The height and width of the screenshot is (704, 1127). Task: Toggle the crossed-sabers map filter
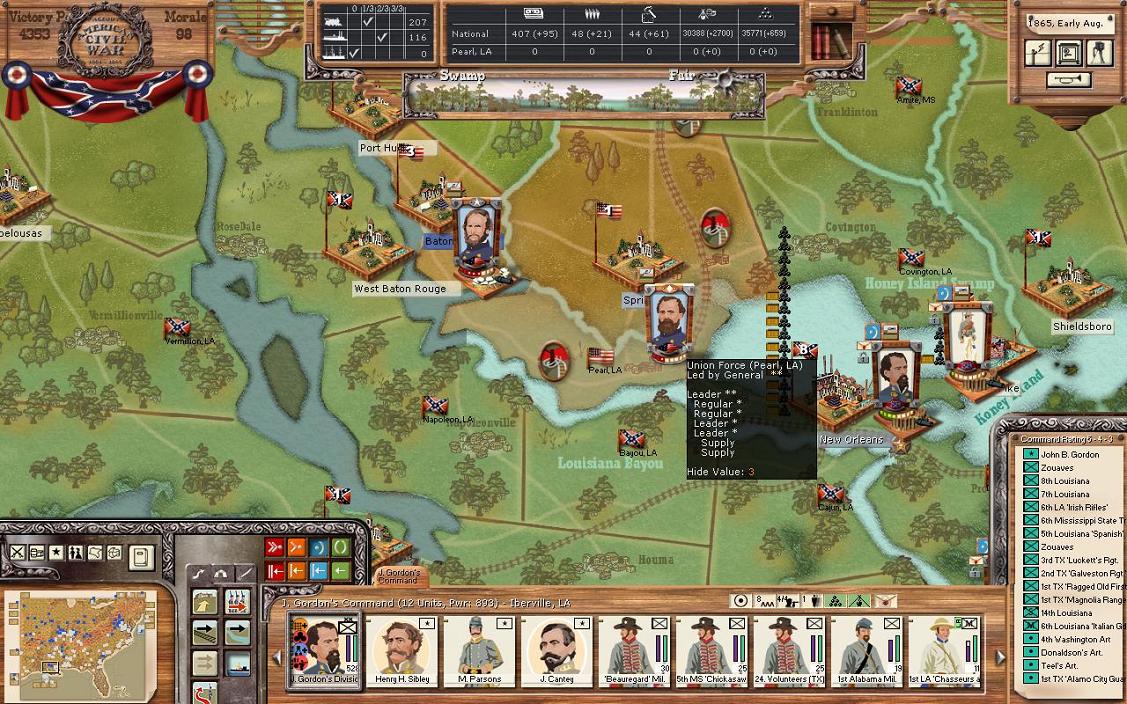tap(17, 552)
